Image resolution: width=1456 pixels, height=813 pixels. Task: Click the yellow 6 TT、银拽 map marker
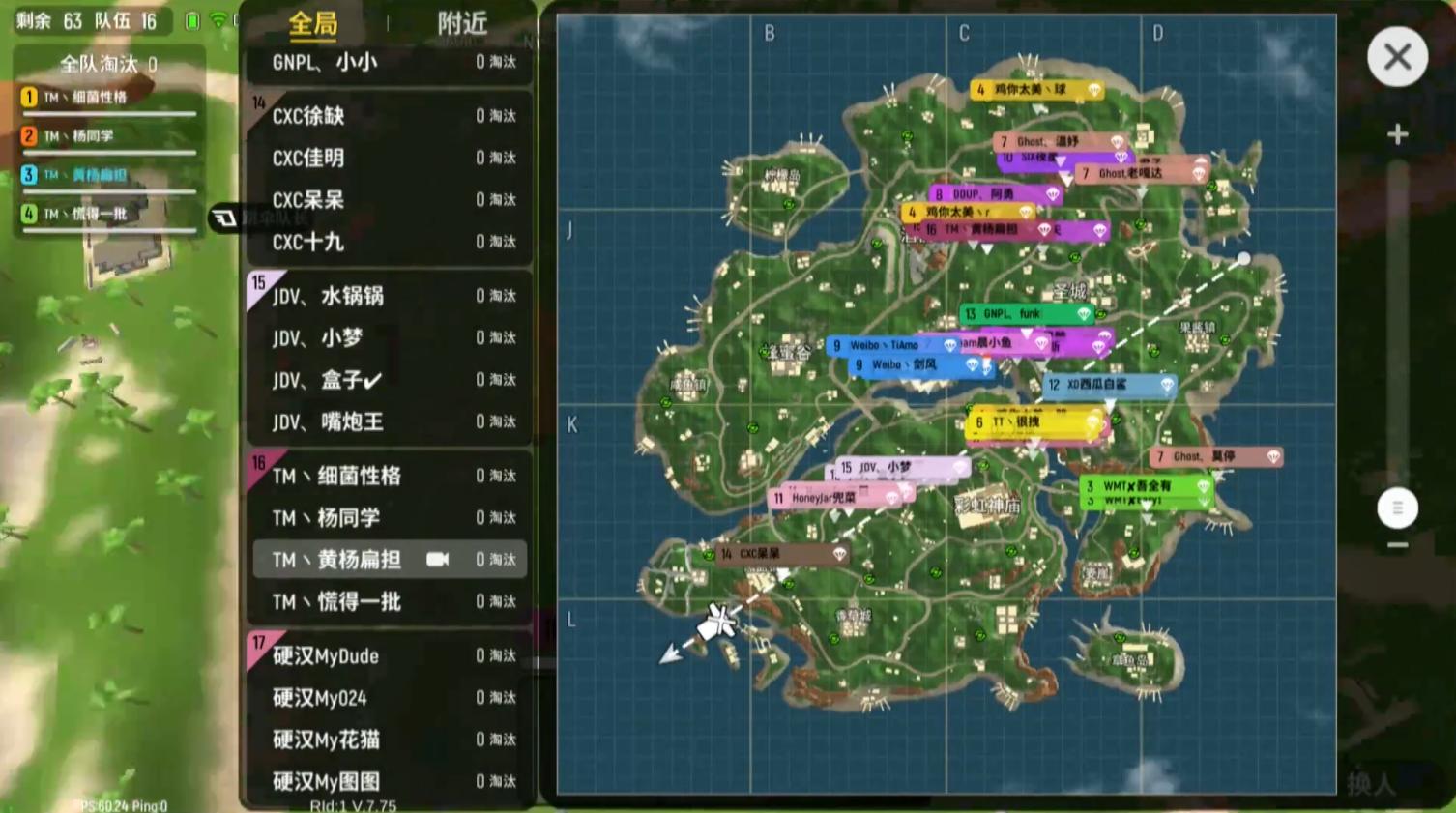coord(1029,422)
